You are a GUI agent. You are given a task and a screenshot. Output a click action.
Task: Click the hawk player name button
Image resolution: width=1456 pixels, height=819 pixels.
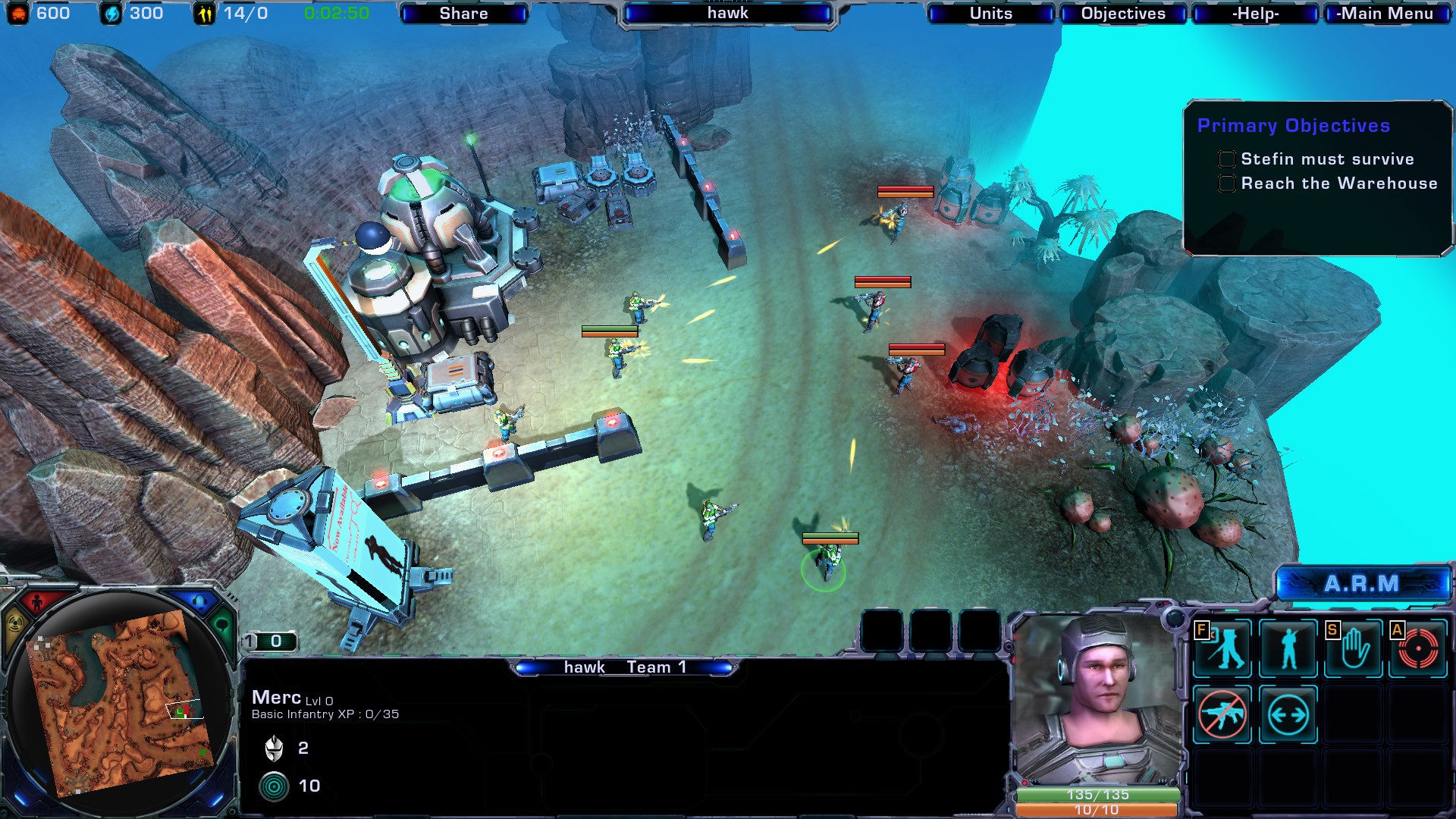[727, 14]
